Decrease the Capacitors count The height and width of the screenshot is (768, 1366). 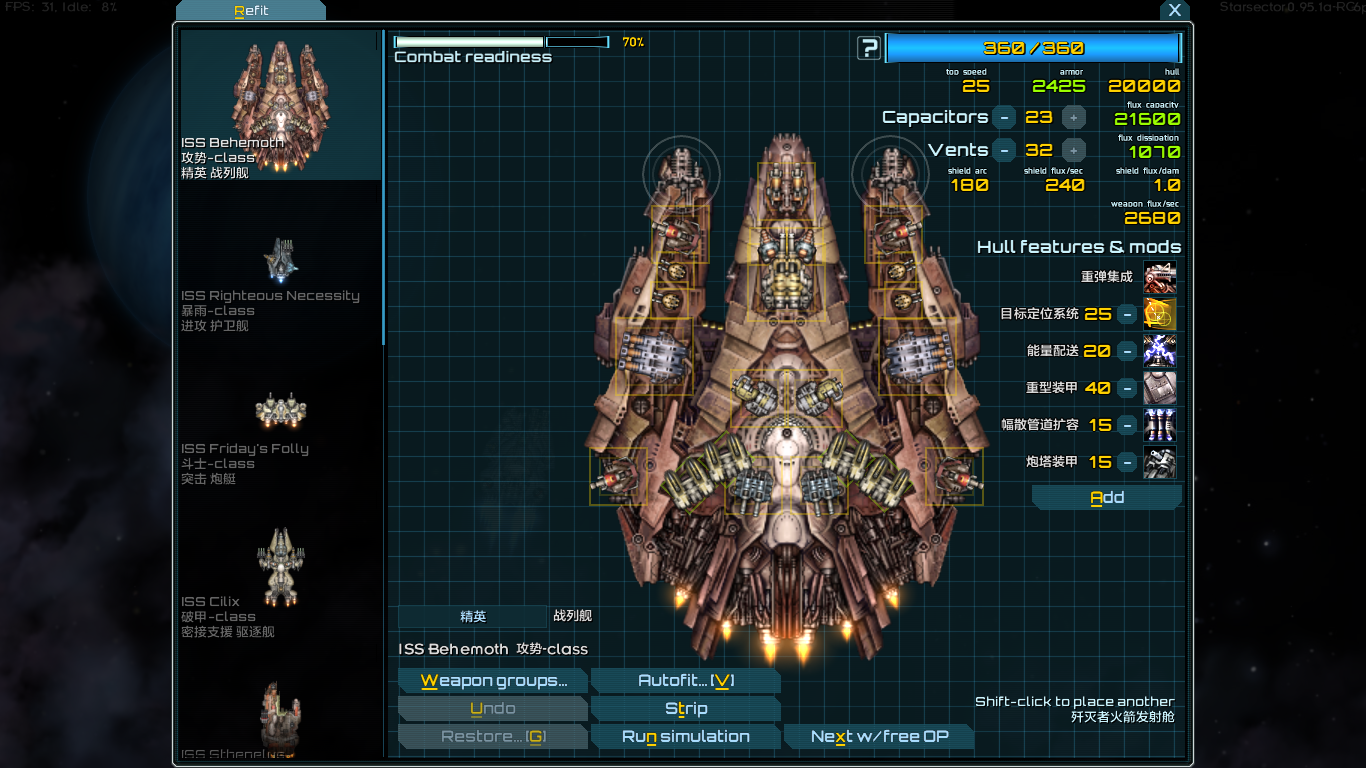pyautogui.click(x=1006, y=117)
